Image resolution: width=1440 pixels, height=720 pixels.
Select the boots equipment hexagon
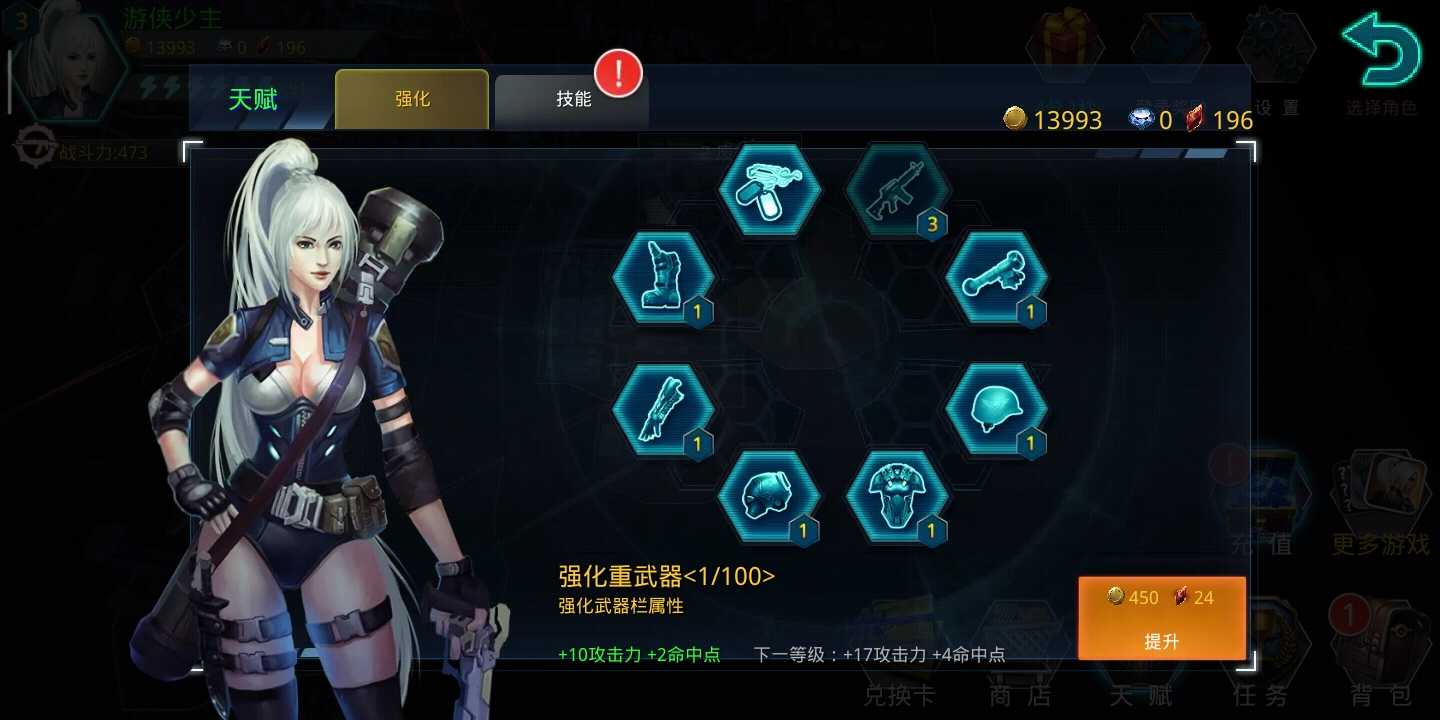click(663, 275)
